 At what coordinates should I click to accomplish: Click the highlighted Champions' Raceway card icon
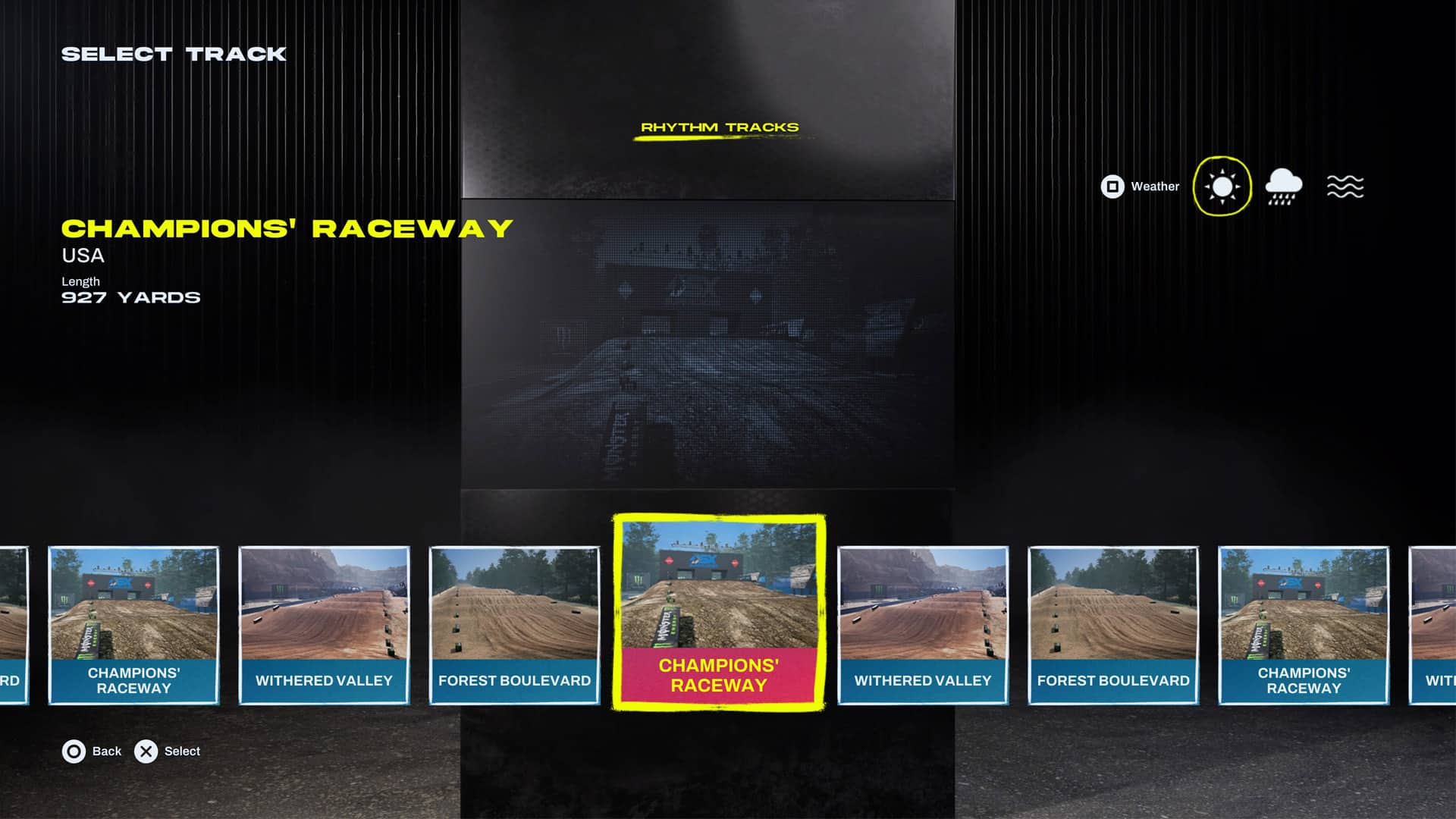(718, 614)
